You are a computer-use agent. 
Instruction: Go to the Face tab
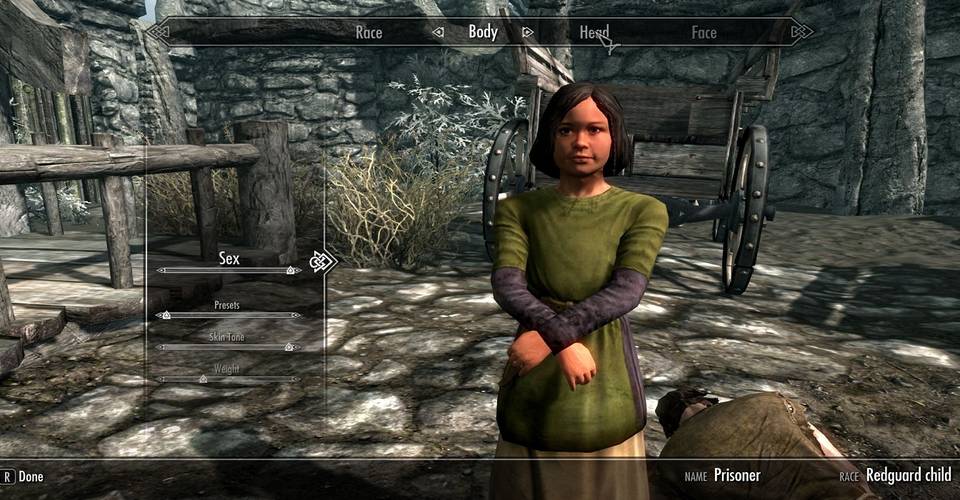[x=704, y=32]
